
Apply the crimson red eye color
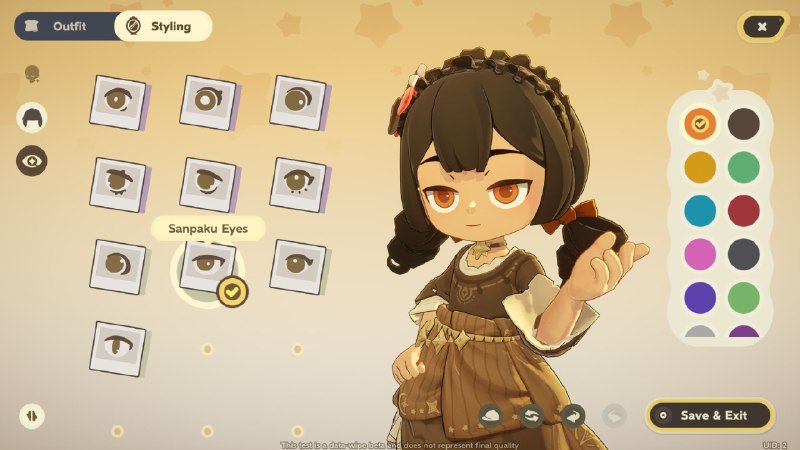click(x=743, y=211)
